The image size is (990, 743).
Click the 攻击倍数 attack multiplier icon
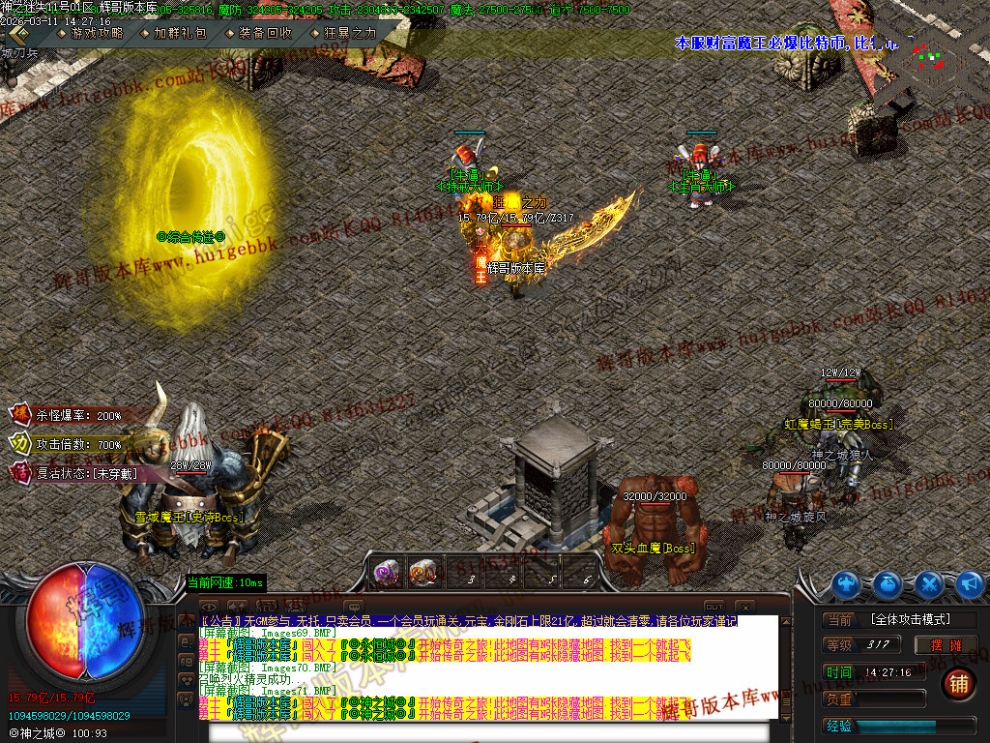click(20, 444)
